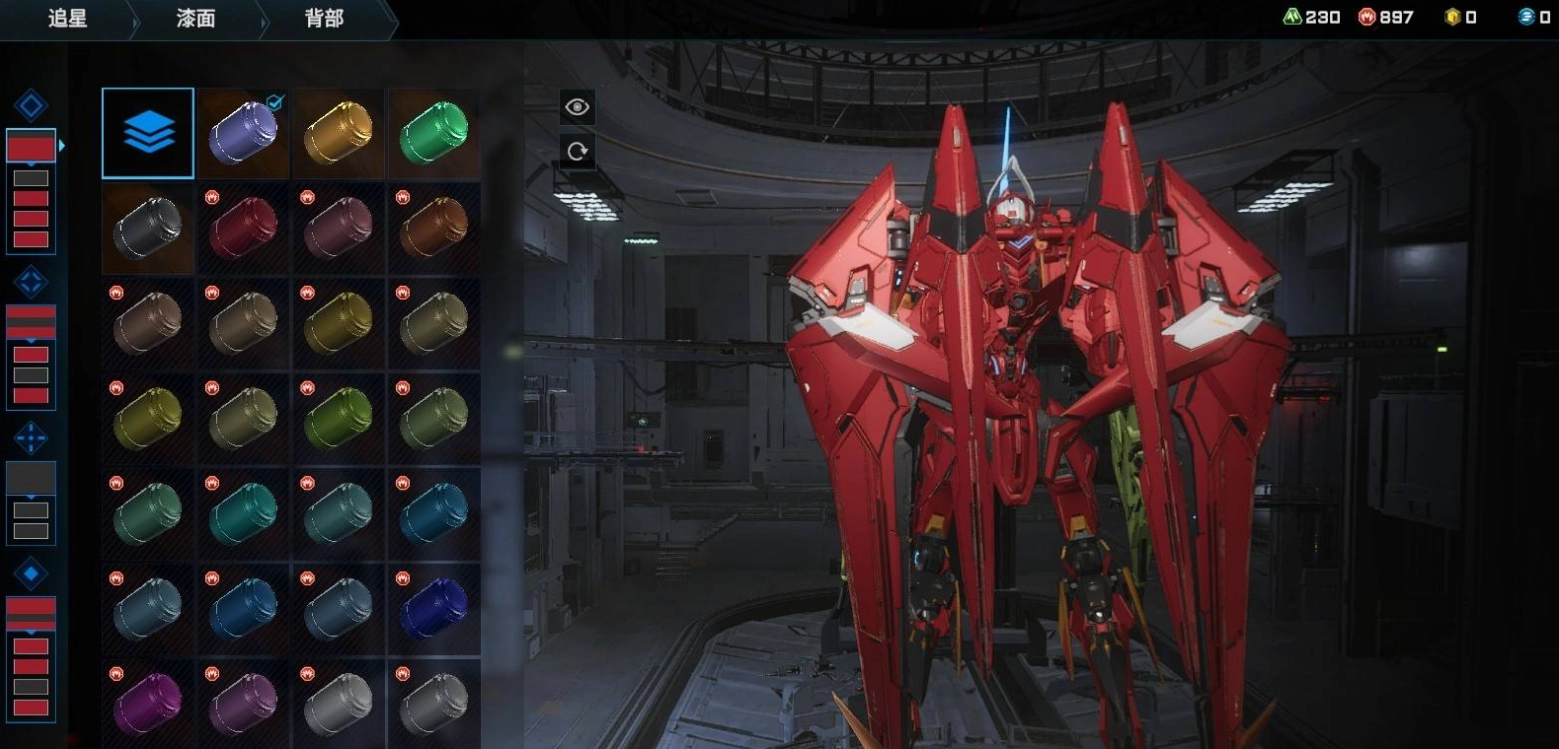Select the highlighted red color slot

coord(31,147)
